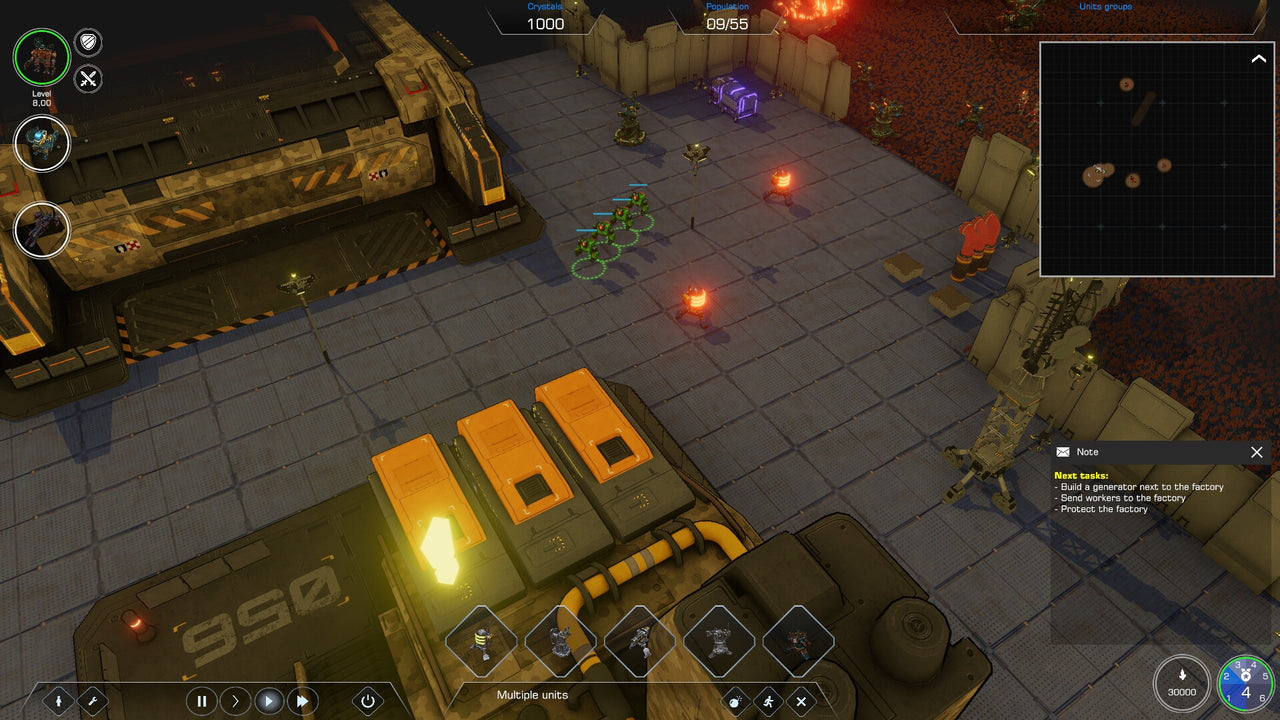The width and height of the screenshot is (1280, 720).
Task: Select the sprinting-man movement icon
Action: coord(768,702)
